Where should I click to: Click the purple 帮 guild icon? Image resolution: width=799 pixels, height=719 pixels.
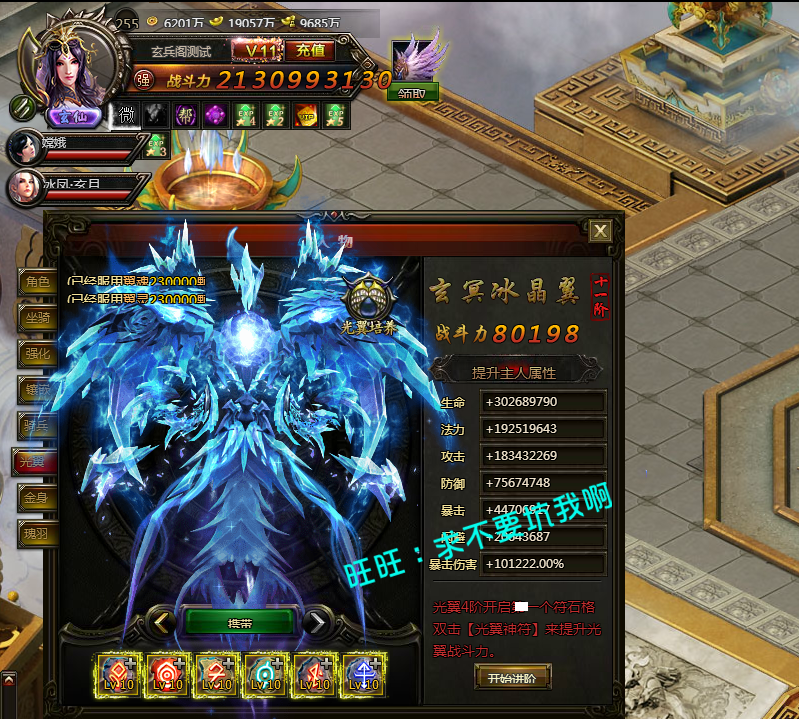coord(186,115)
